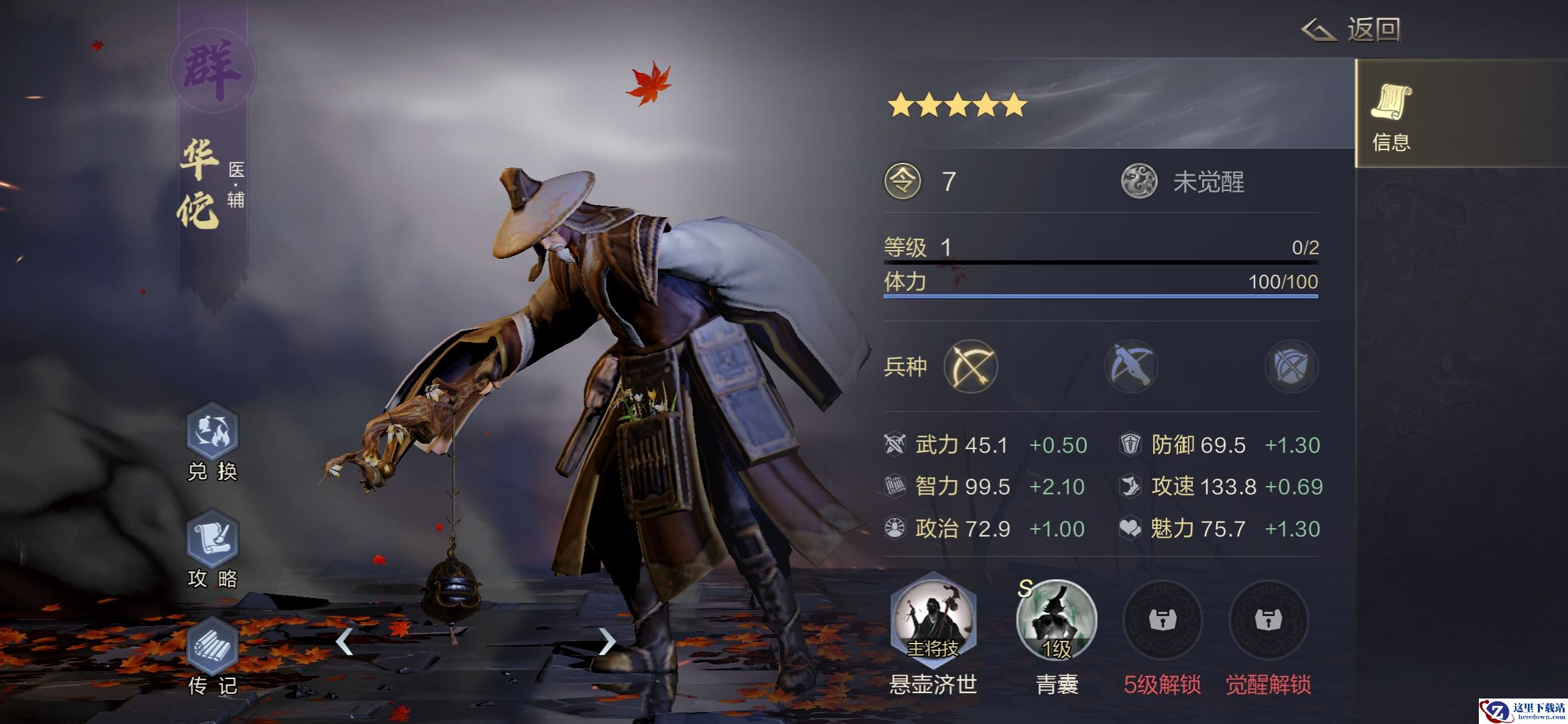Screen dimensions: 1568x724
Task: Select the gold bow troop type icon
Action: pyautogui.click(x=970, y=366)
